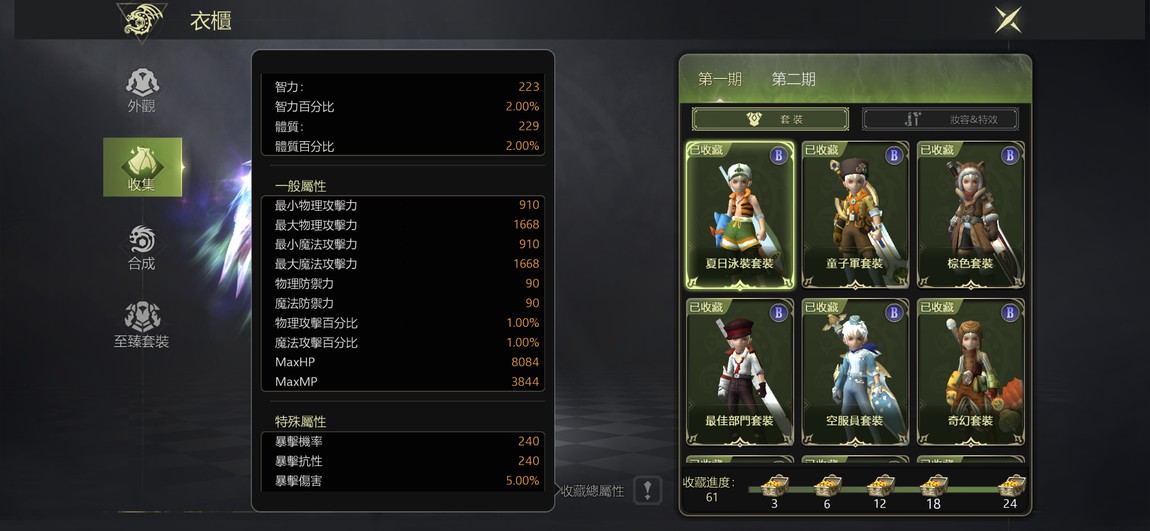The height and width of the screenshot is (531, 1150).
Task: Go to 至臻套裝 premium sets menu
Action: 142,325
